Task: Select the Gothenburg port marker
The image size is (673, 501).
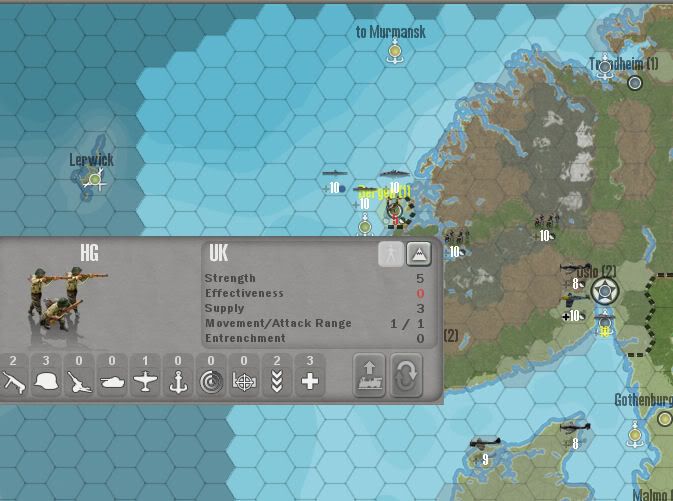Action: pos(635,433)
